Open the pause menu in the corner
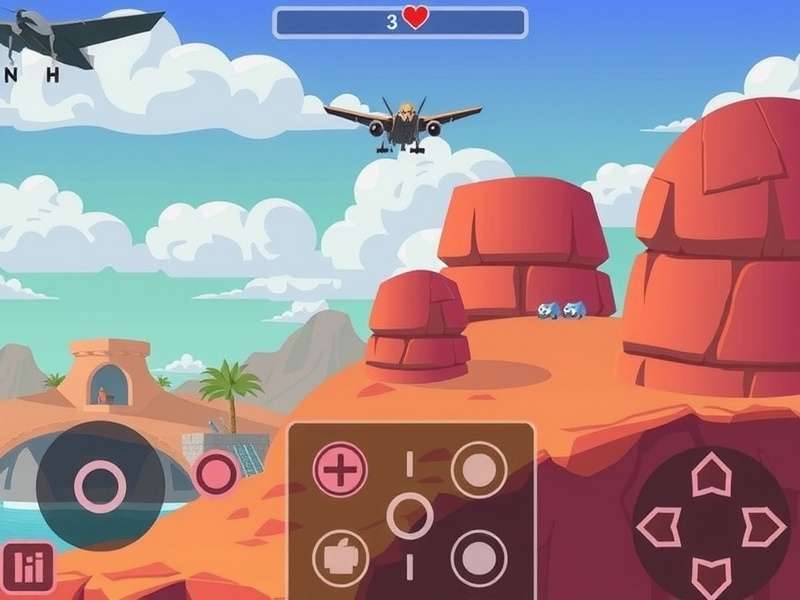This screenshot has width=800, height=600. pyautogui.click(x=29, y=569)
